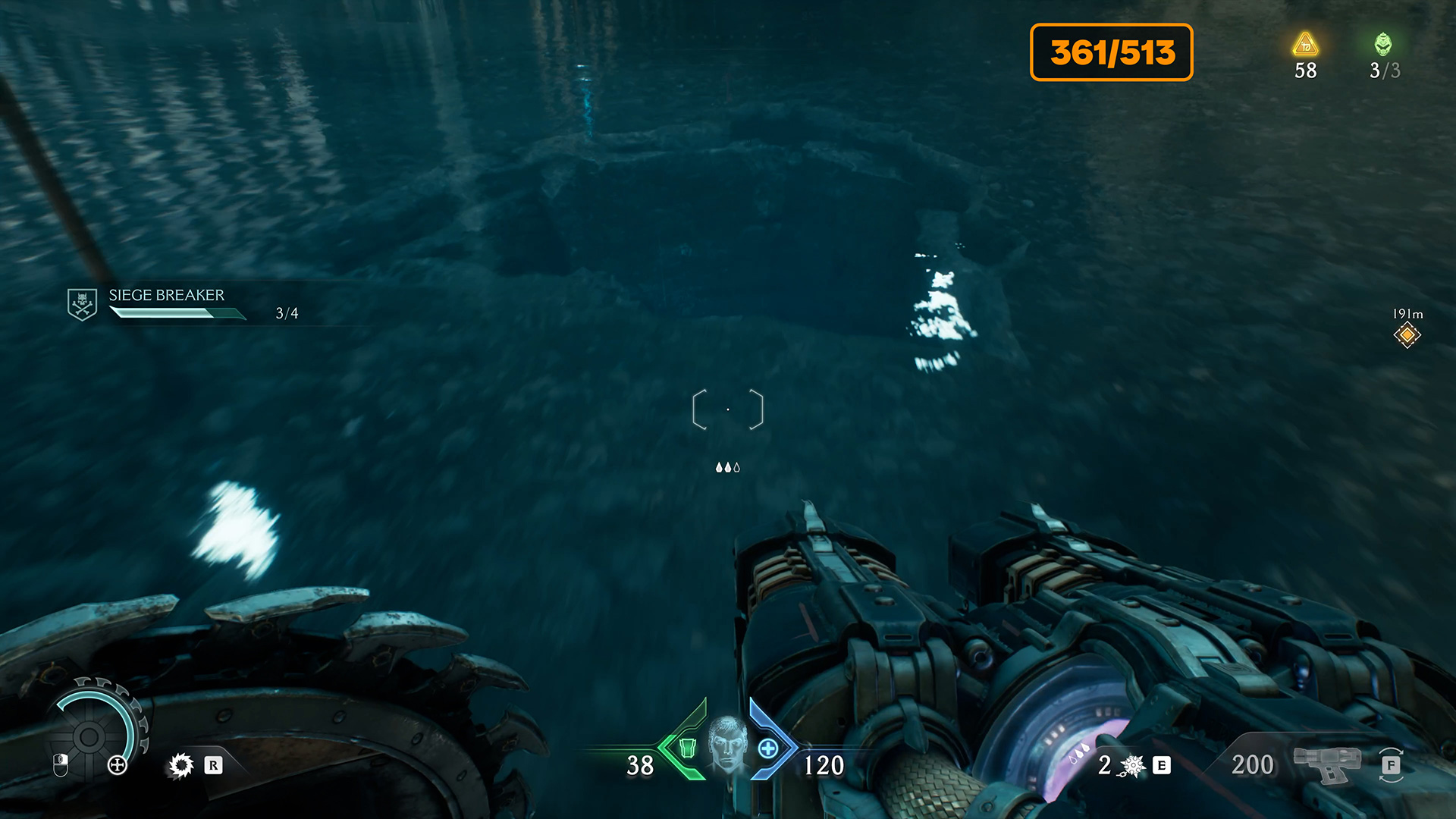
Task: Activate the spiked flail melee icon
Action: pyautogui.click(x=1132, y=766)
